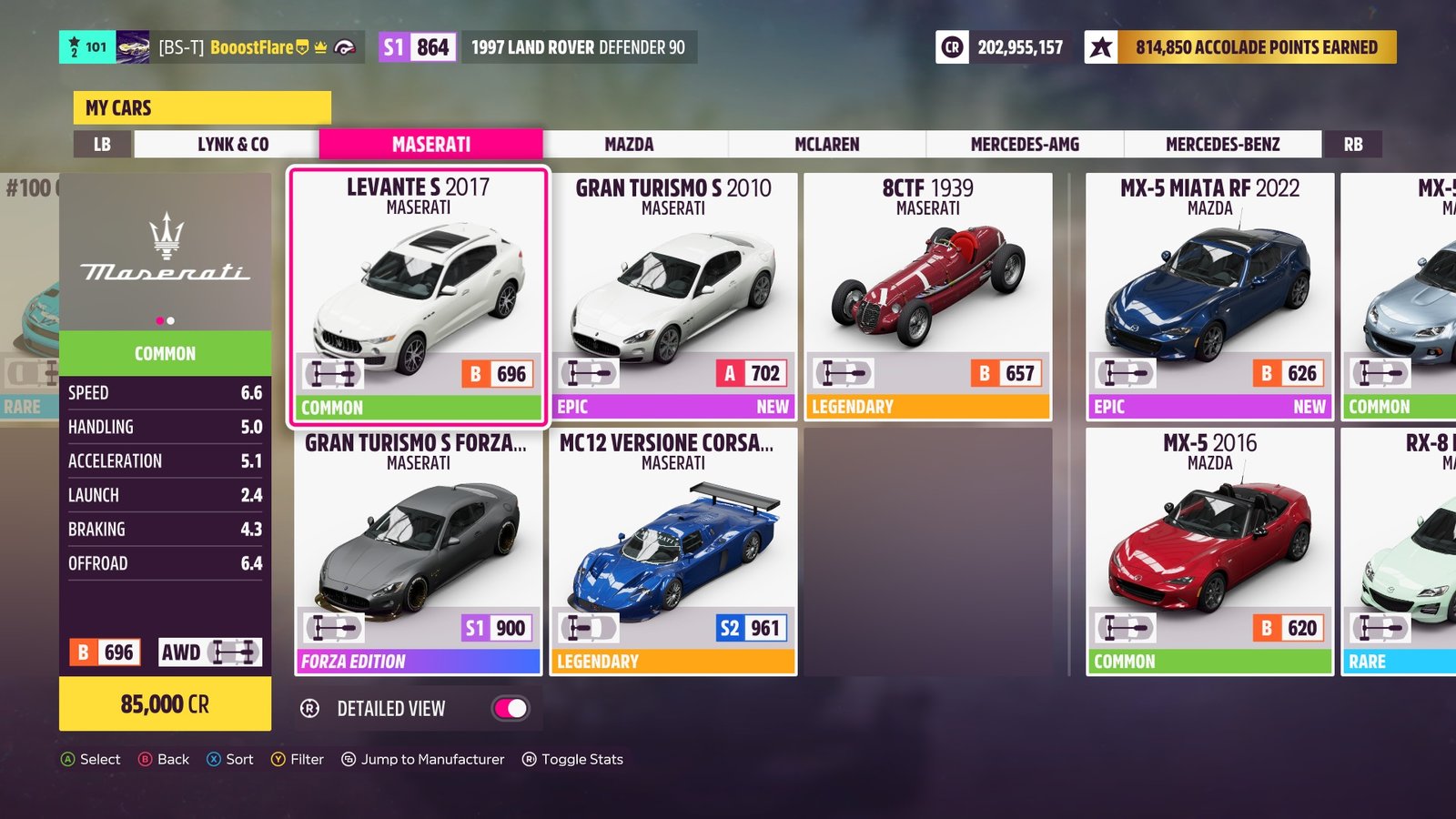Image resolution: width=1456 pixels, height=819 pixels.
Task: Select the partially visible RX-8 car tile
Action: pyautogui.click(x=1401, y=551)
